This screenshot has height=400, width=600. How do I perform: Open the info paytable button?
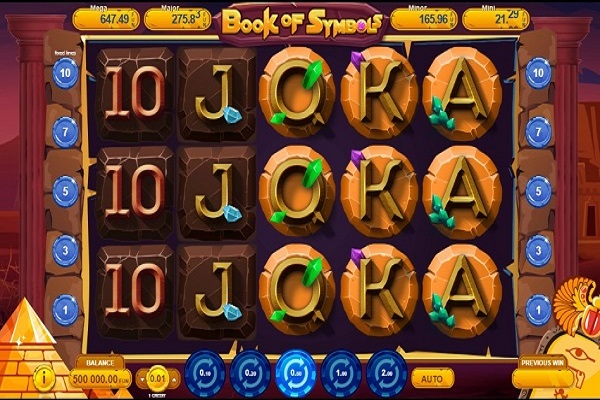[43, 379]
